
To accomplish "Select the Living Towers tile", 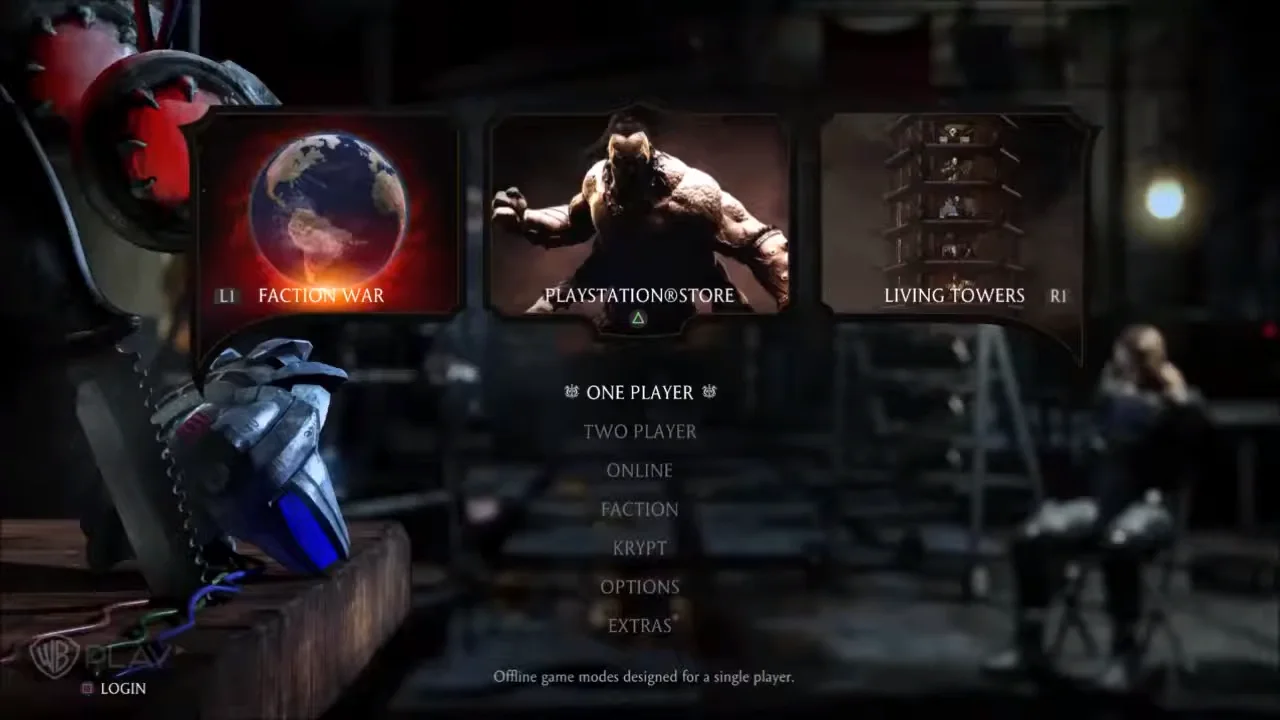I will pos(953,215).
